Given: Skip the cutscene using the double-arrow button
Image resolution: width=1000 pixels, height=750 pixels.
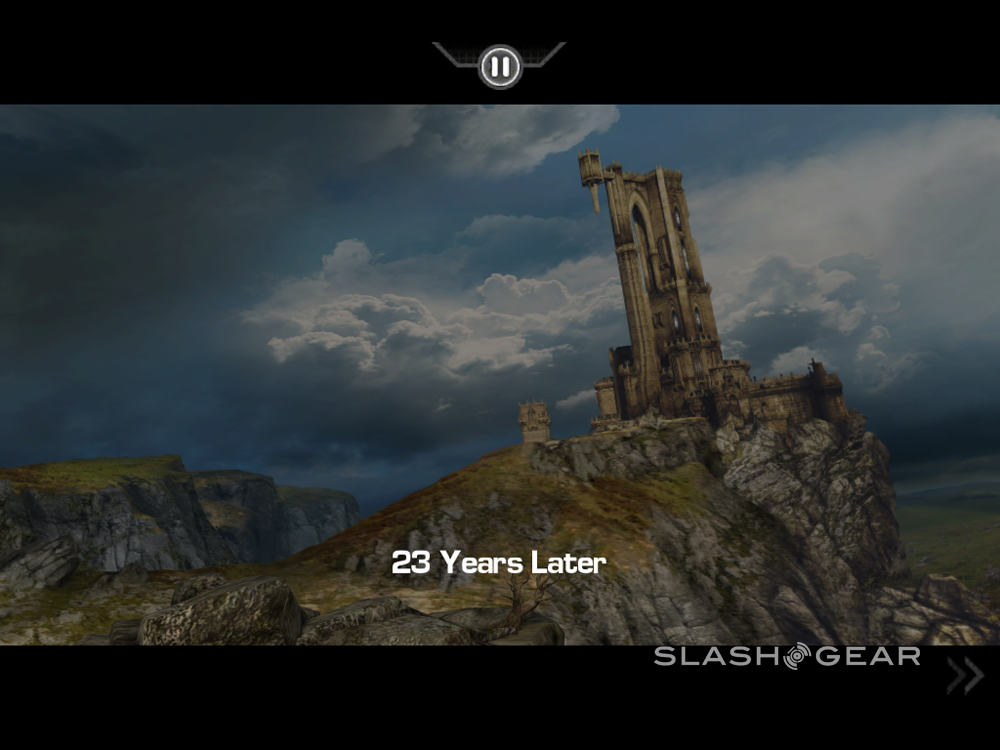Looking at the screenshot, I should (964, 677).
